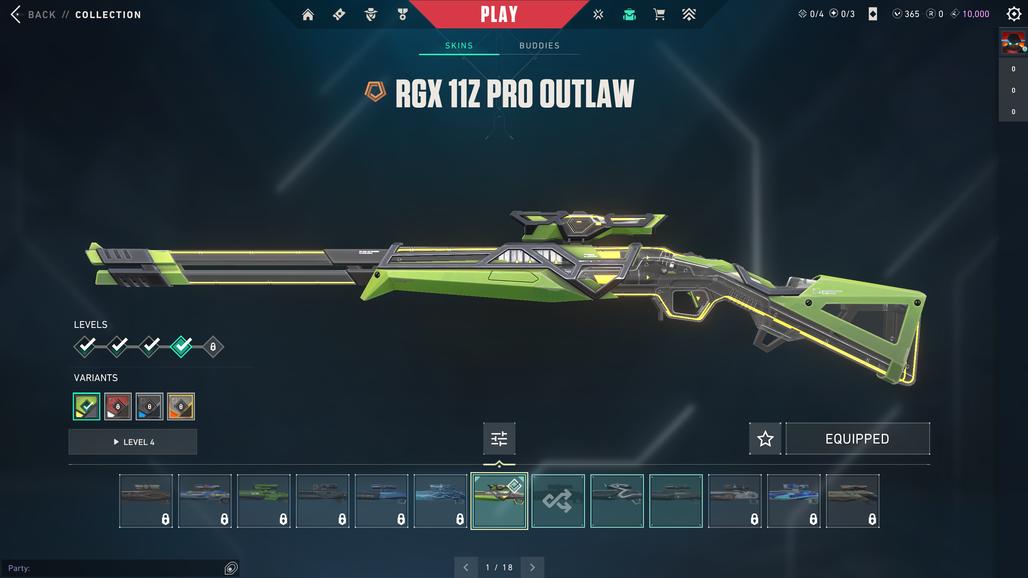
Task: Select the green equipped variant swatch
Action: pyautogui.click(x=86, y=406)
